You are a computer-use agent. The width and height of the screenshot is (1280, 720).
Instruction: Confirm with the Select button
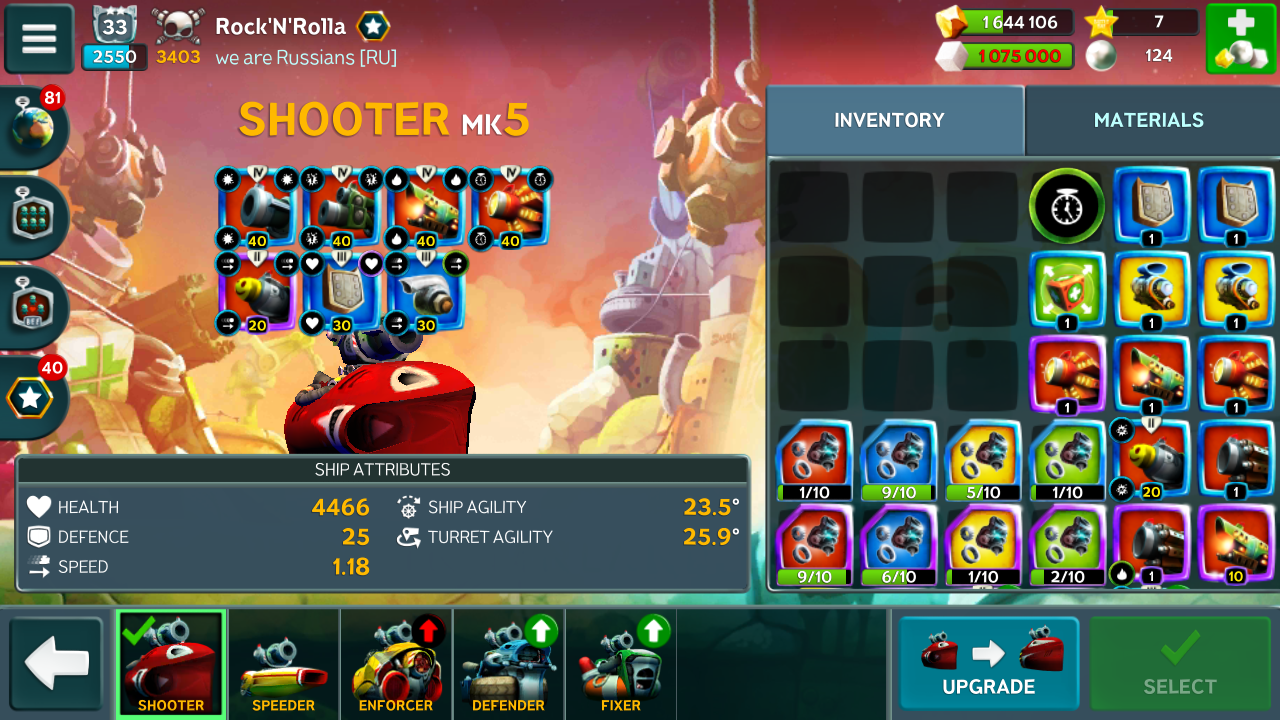(1179, 663)
